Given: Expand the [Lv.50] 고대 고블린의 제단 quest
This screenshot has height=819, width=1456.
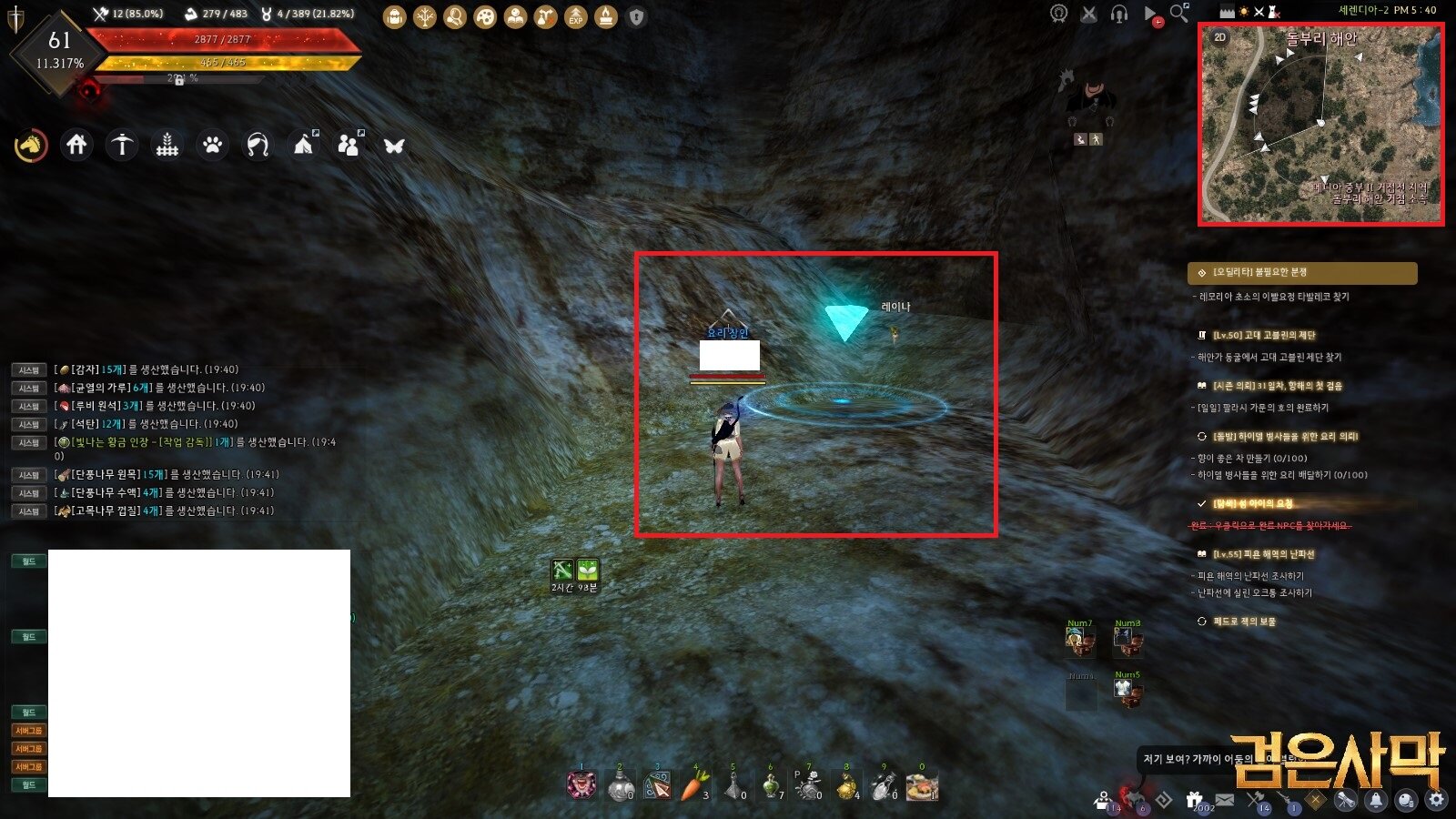Looking at the screenshot, I should click(x=1265, y=336).
